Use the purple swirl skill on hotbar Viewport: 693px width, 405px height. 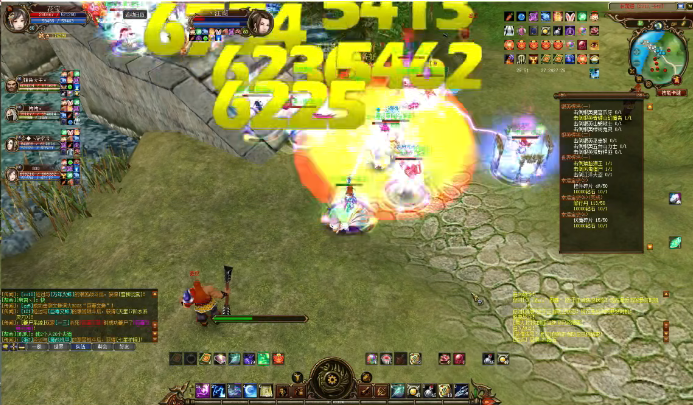[203, 390]
